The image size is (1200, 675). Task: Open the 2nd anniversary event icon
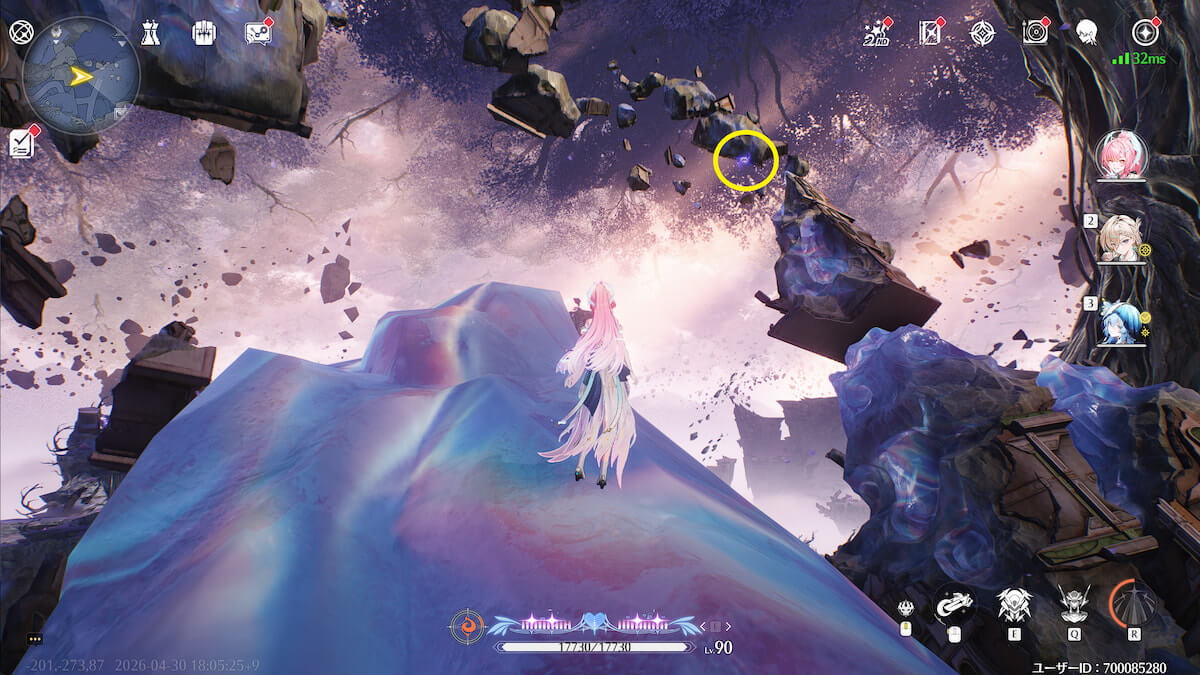[877, 33]
